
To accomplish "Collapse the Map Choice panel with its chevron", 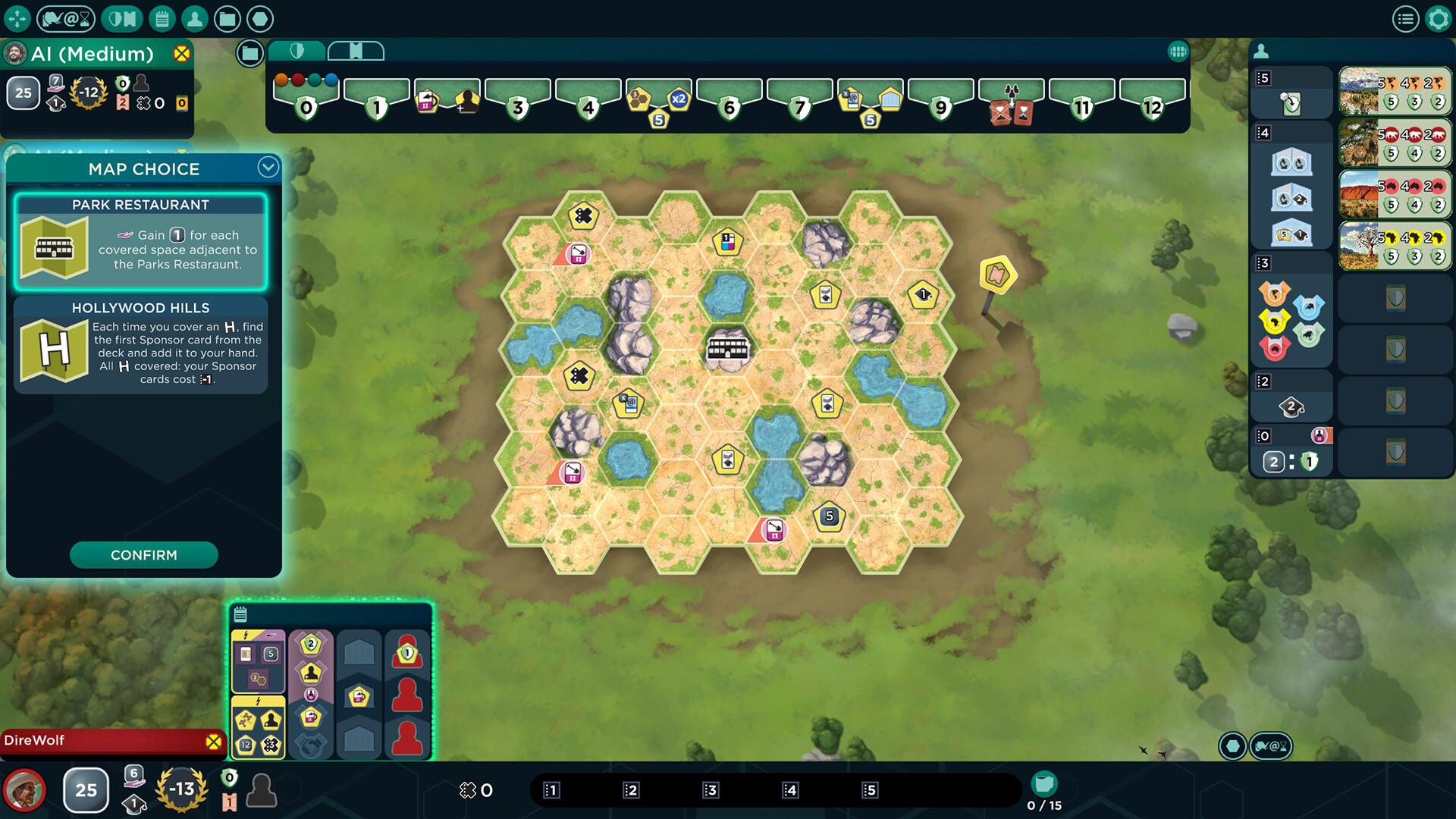I will click(x=267, y=168).
